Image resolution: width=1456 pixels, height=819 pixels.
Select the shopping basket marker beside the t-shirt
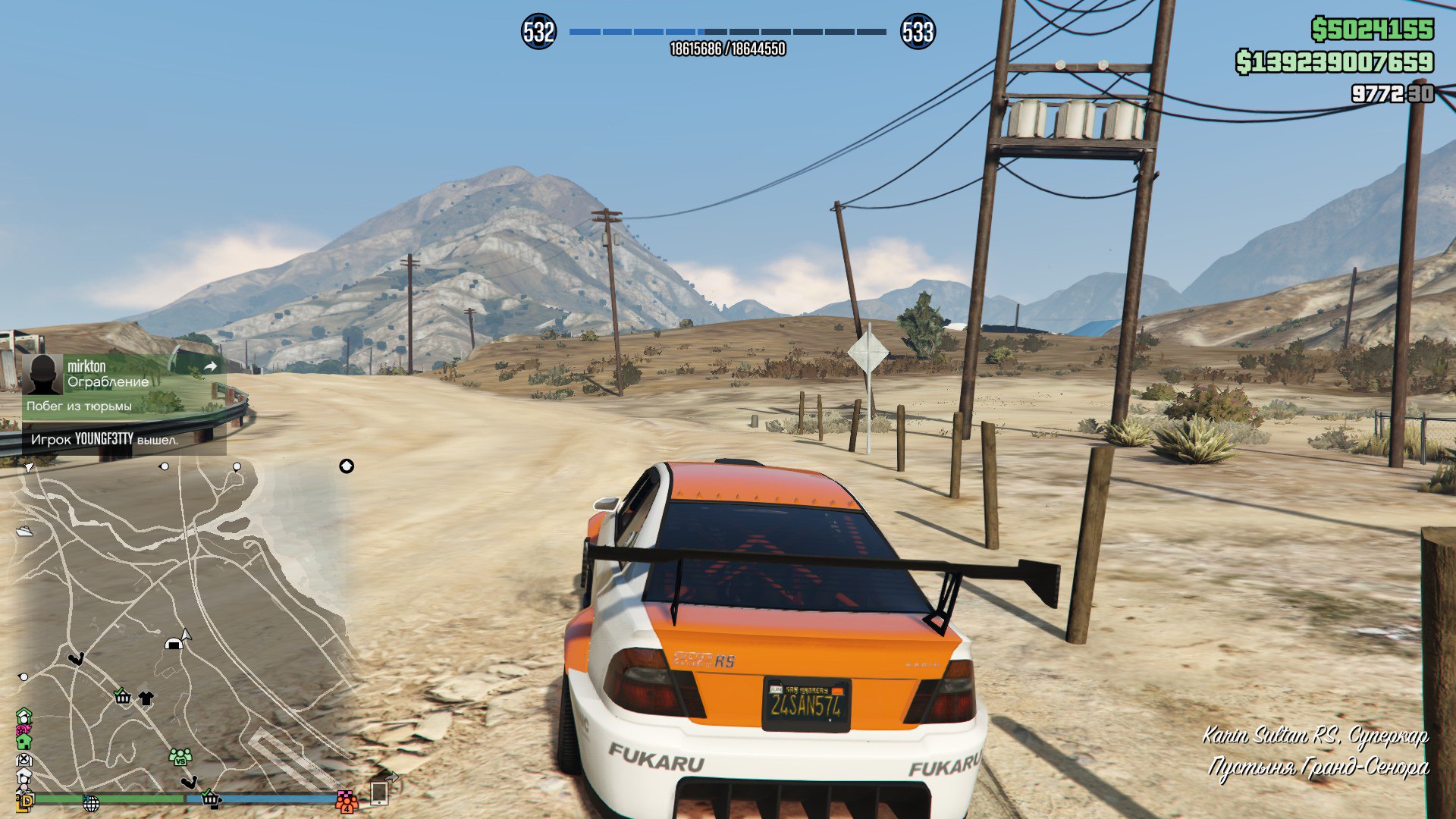(x=122, y=696)
